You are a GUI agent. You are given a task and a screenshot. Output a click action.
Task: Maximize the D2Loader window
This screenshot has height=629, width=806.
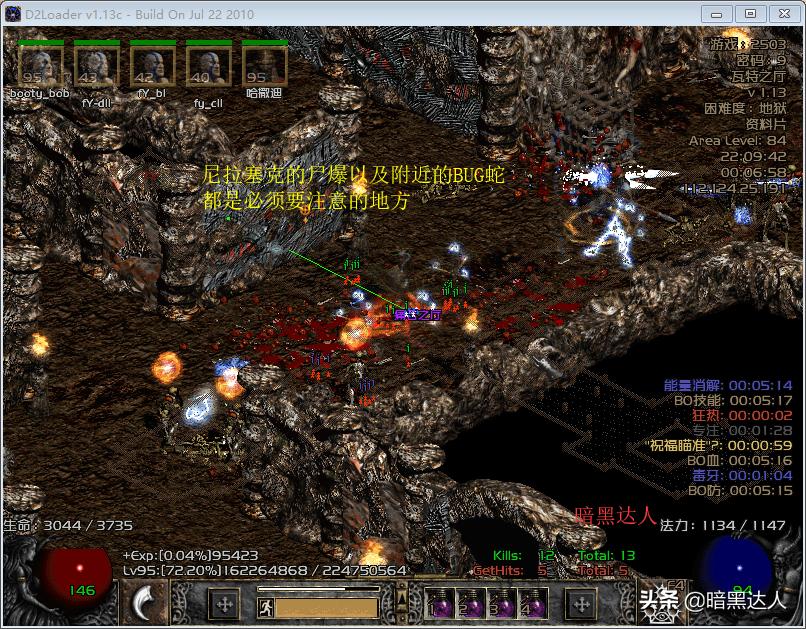tap(751, 13)
